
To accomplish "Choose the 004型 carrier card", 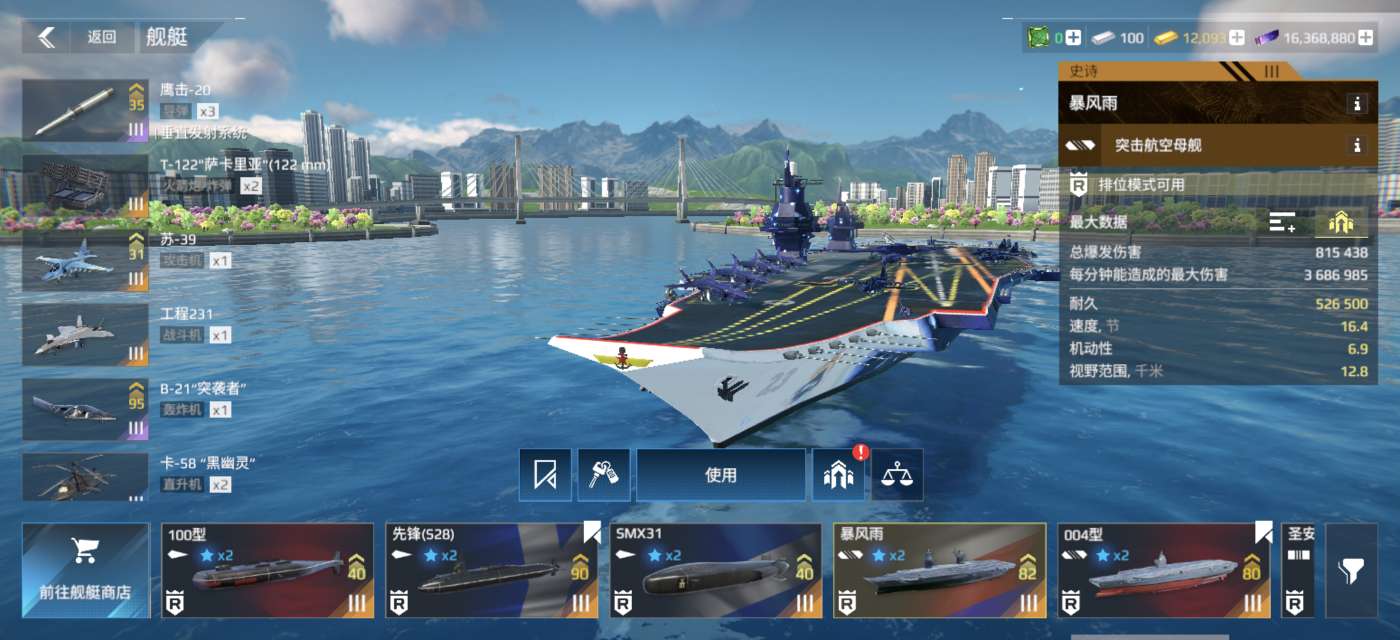I will coord(1164,570).
